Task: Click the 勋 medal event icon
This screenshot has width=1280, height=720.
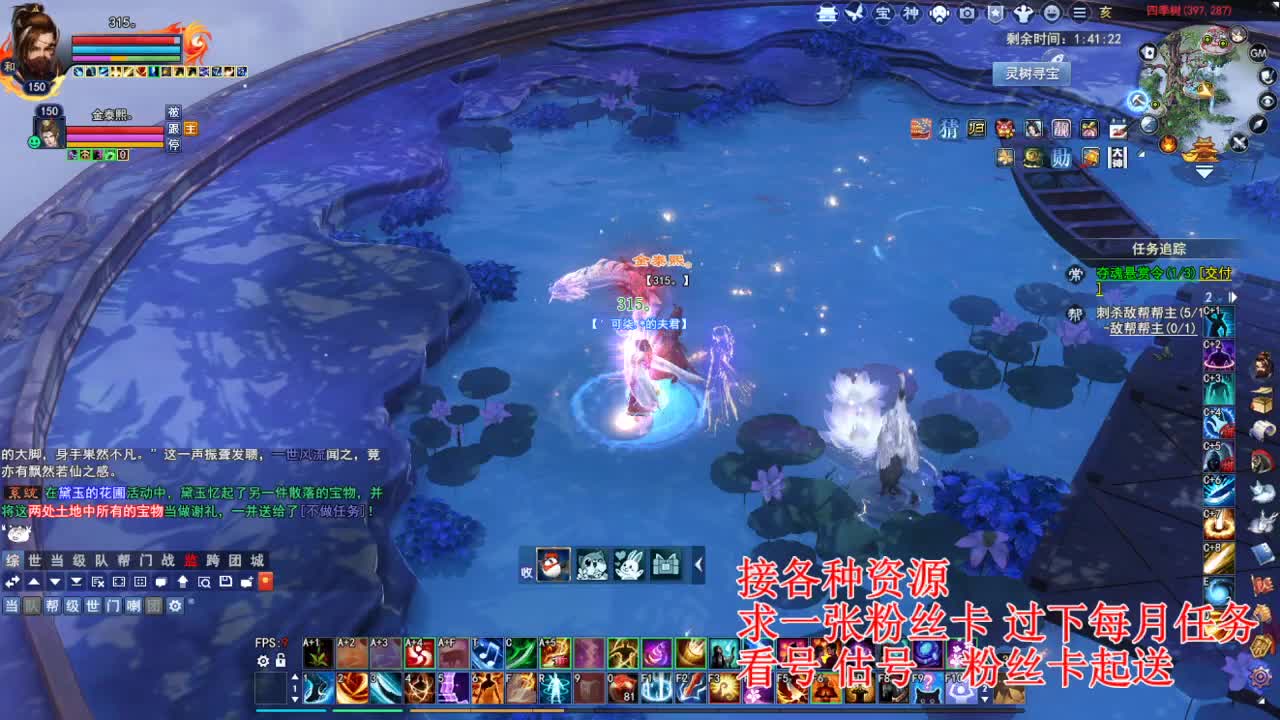Action: pyautogui.click(x=1062, y=155)
